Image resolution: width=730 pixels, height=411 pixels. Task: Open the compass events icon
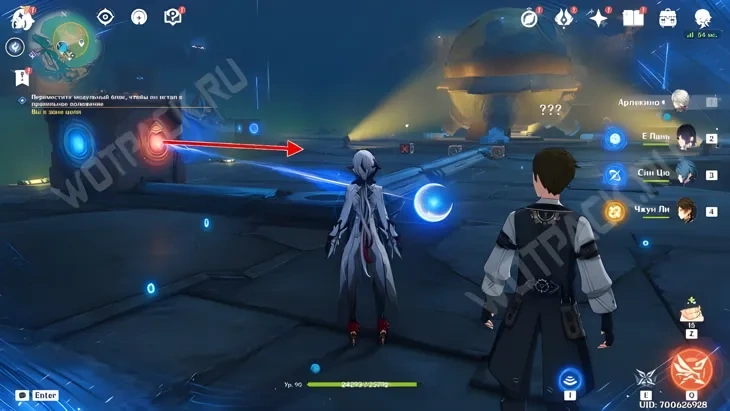[530, 18]
